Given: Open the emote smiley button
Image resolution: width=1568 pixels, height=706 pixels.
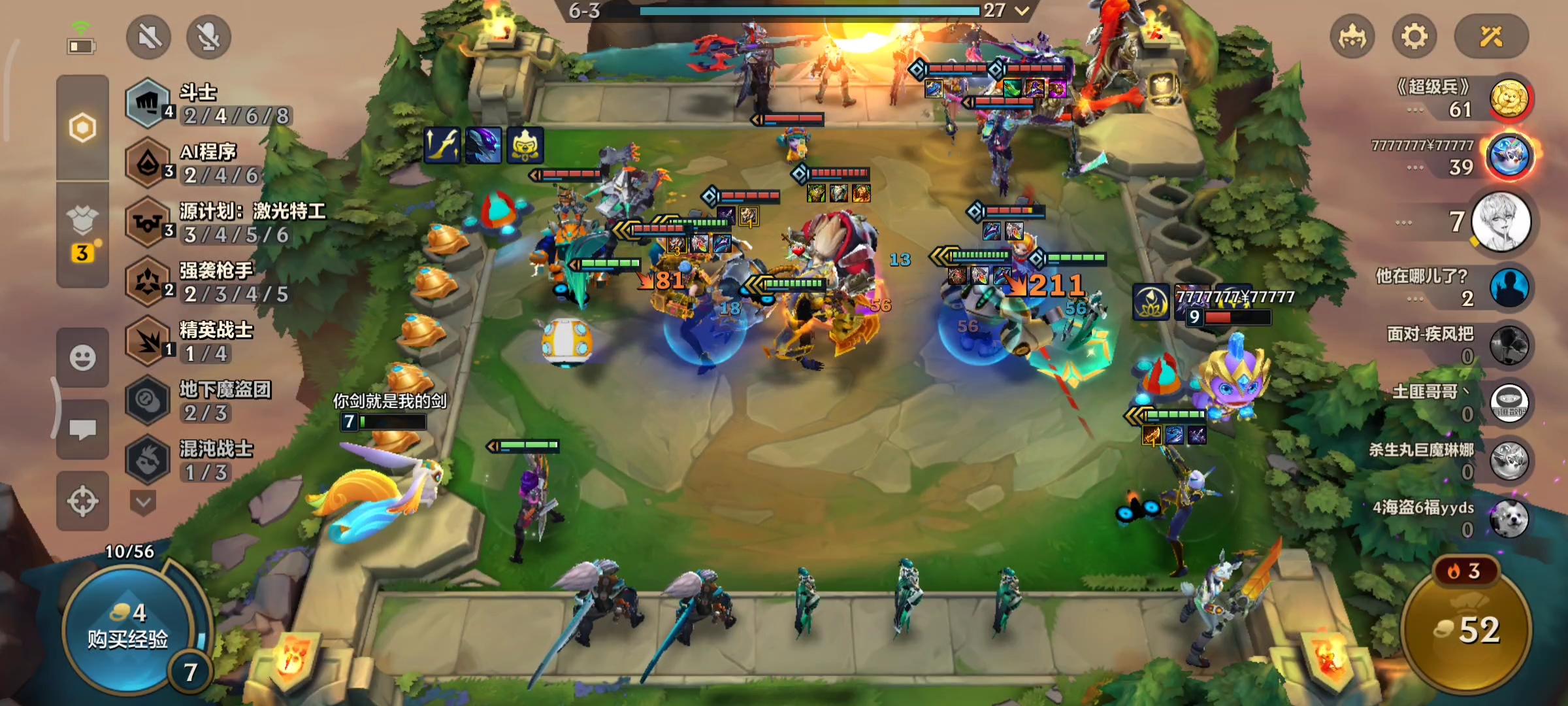Looking at the screenshot, I should tap(82, 358).
